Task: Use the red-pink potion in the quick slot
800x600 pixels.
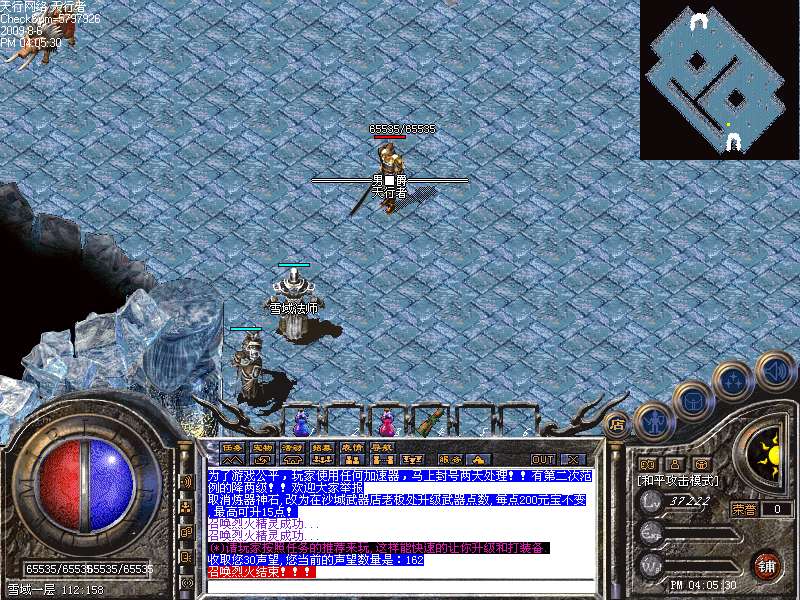Action: pos(388,420)
